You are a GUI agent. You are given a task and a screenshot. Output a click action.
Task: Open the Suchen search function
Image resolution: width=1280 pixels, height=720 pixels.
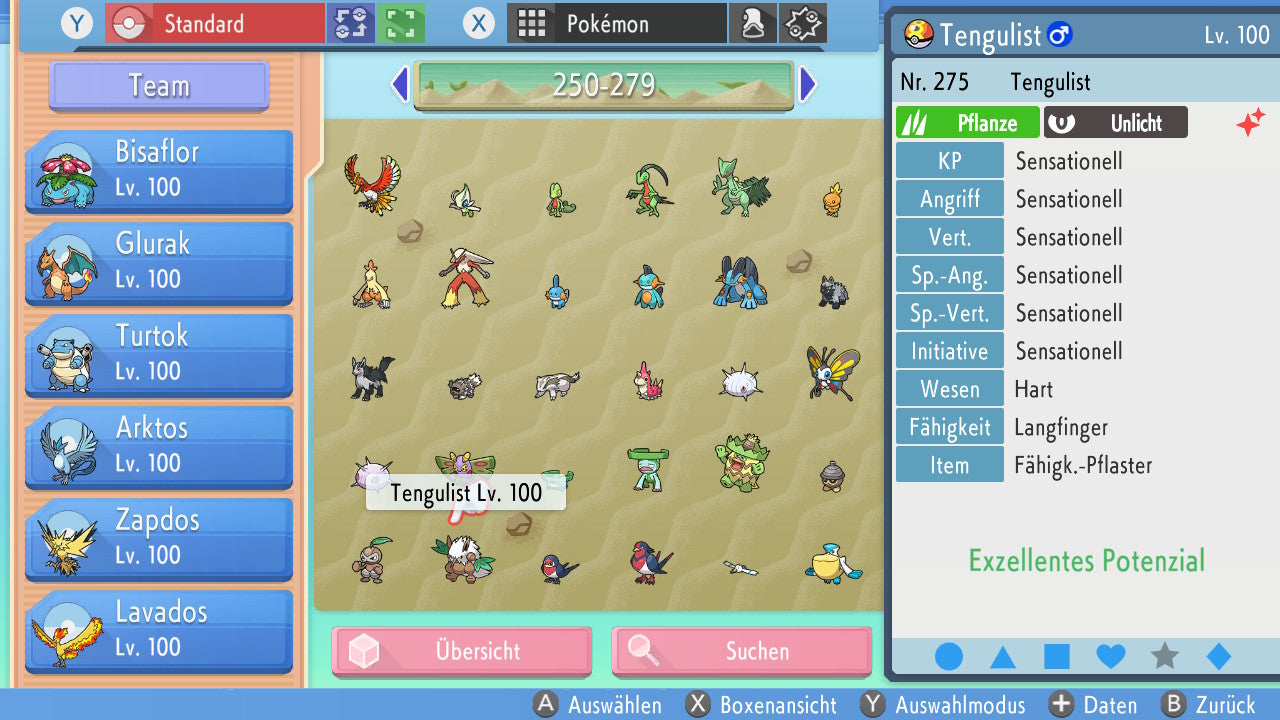click(741, 652)
